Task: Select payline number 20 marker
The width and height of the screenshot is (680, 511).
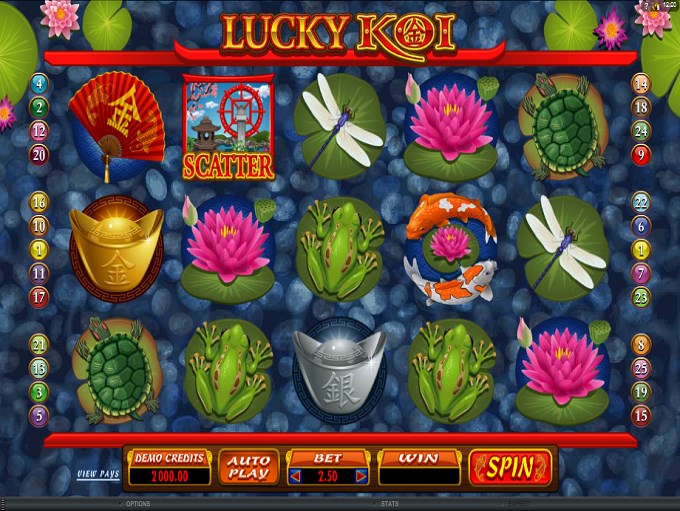Action: 40,154
